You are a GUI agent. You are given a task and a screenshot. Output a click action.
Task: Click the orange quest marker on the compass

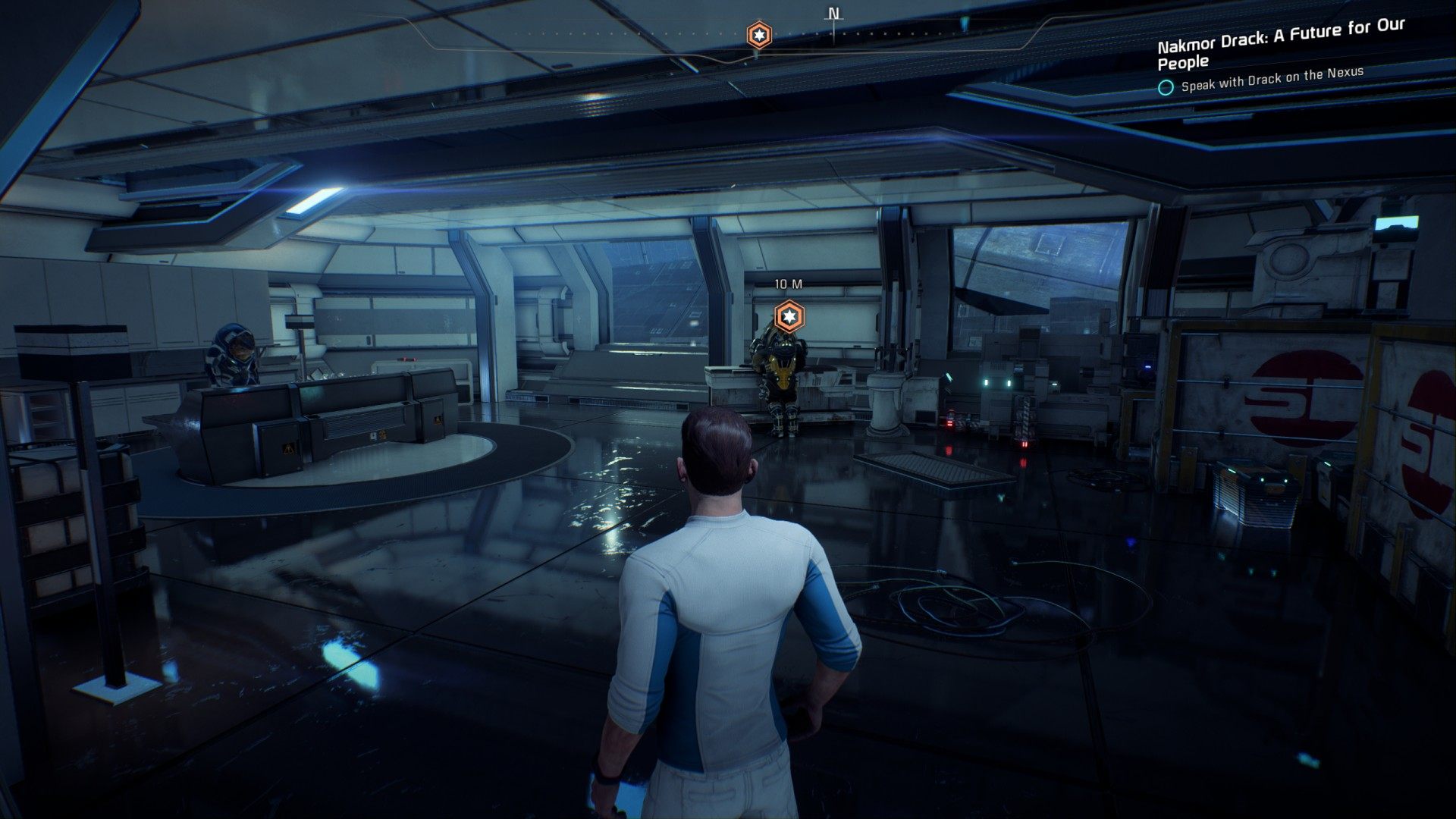(758, 35)
